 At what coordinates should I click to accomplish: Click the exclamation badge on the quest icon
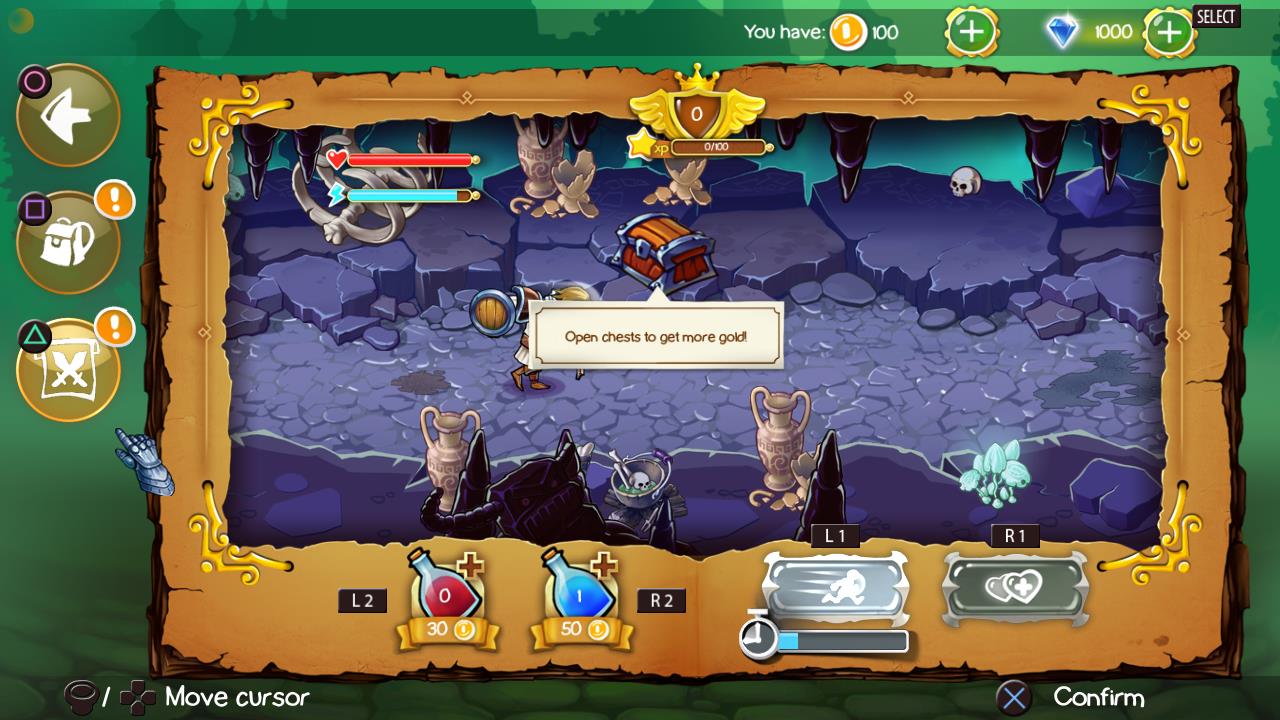point(113,327)
